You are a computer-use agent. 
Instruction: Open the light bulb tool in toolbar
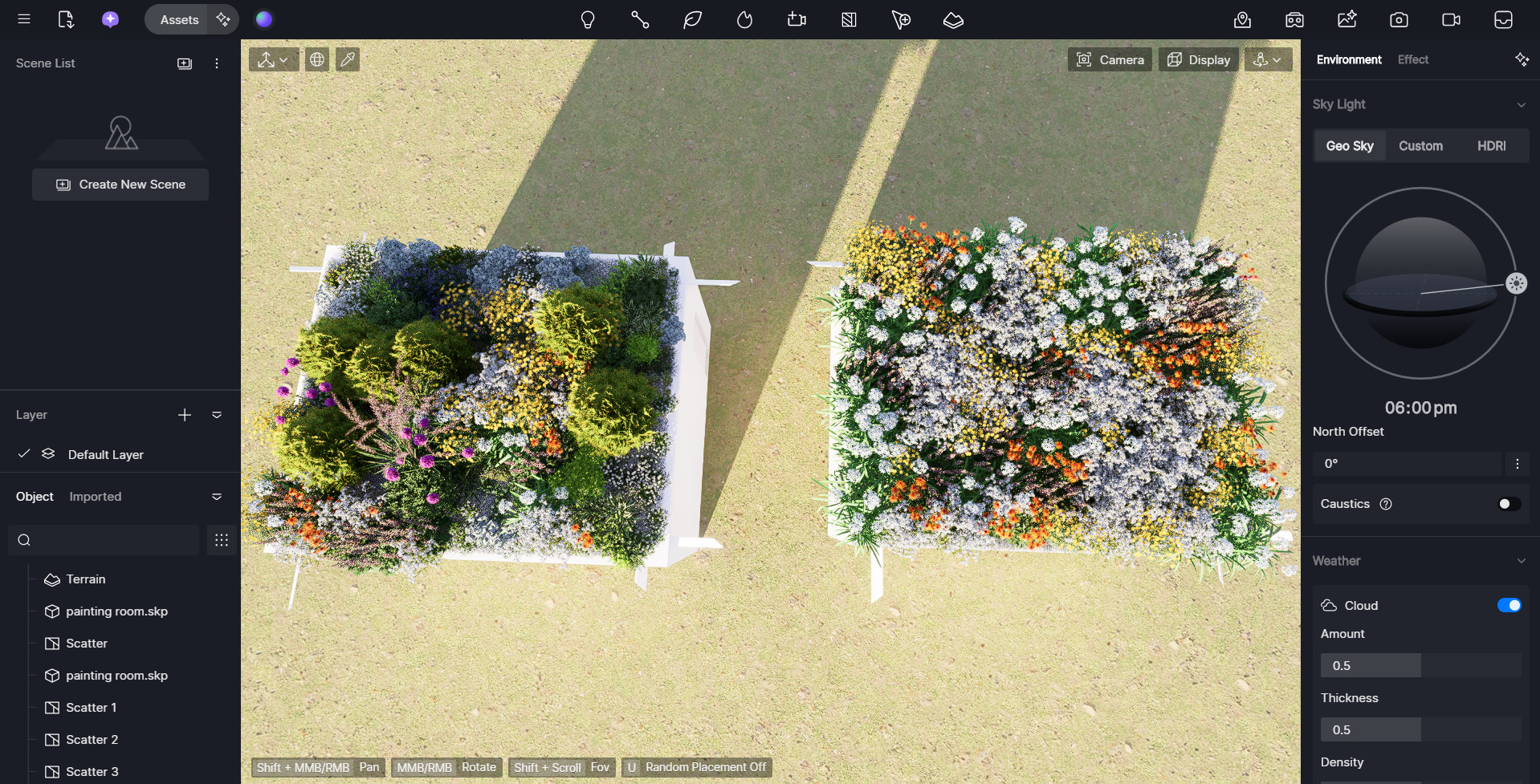click(588, 20)
